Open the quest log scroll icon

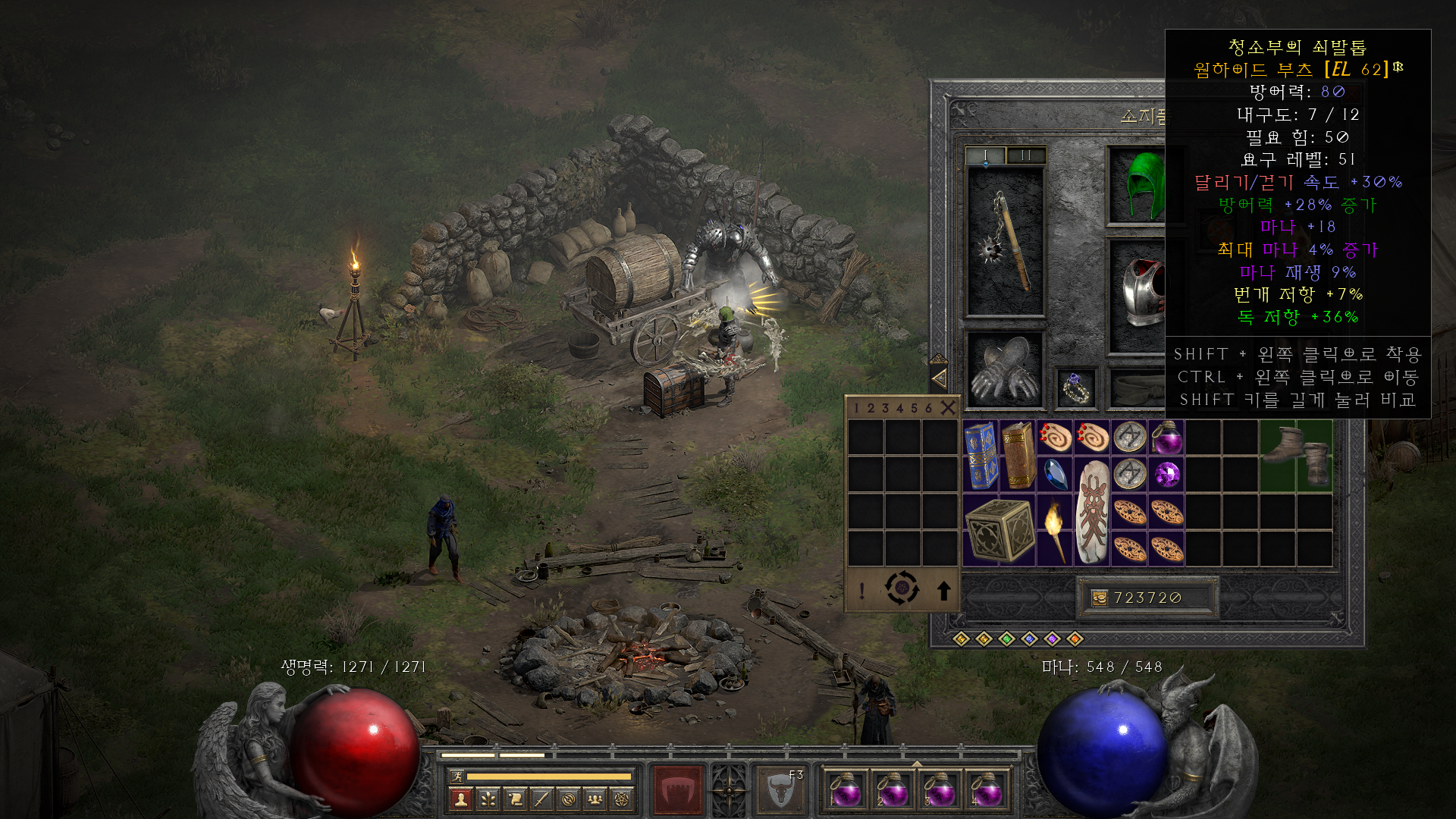click(x=515, y=799)
